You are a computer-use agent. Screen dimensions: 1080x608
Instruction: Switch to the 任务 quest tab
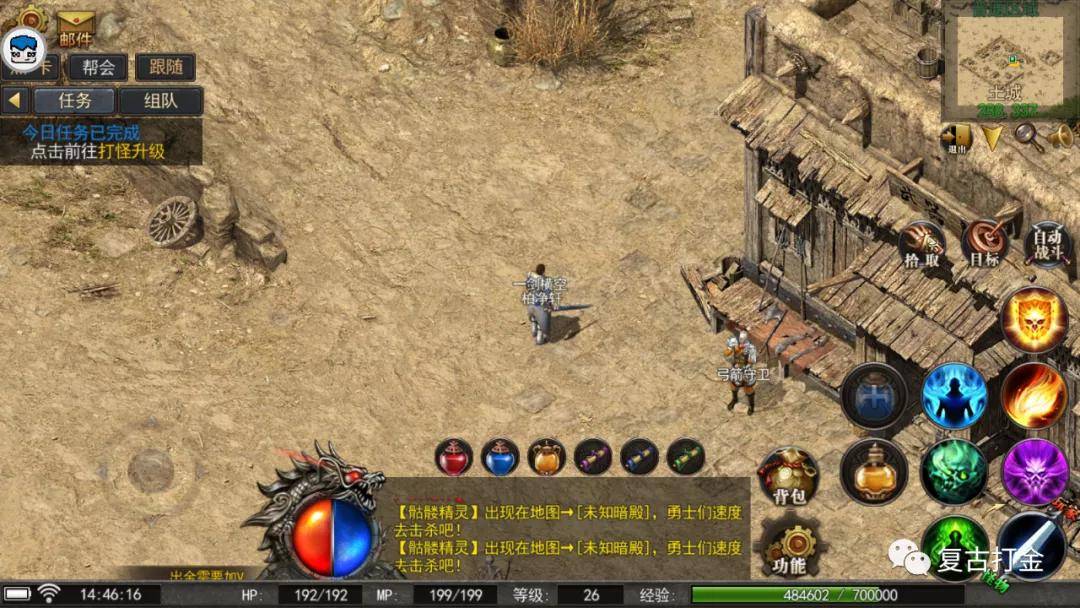tap(75, 101)
